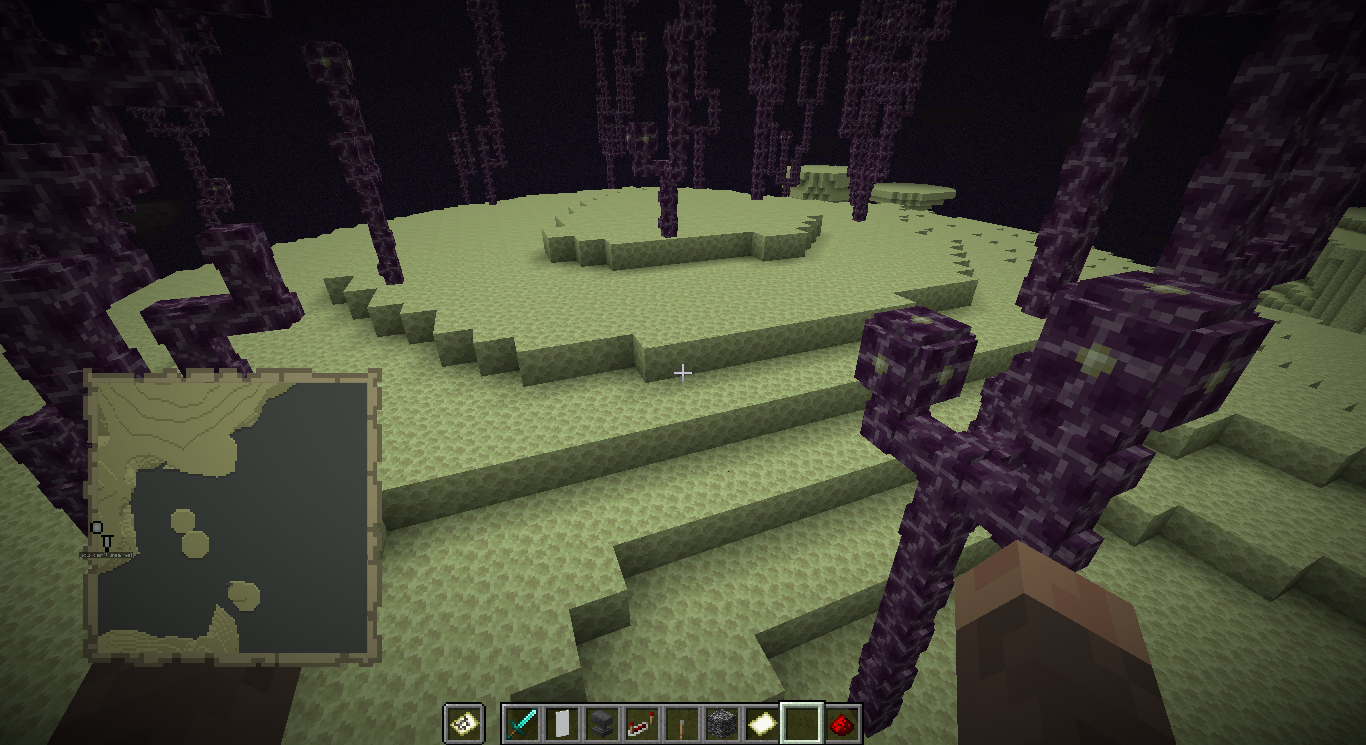Click the held map of the End
The height and width of the screenshot is (745, 1366).
pyautogui.click(x=233, y=516)
